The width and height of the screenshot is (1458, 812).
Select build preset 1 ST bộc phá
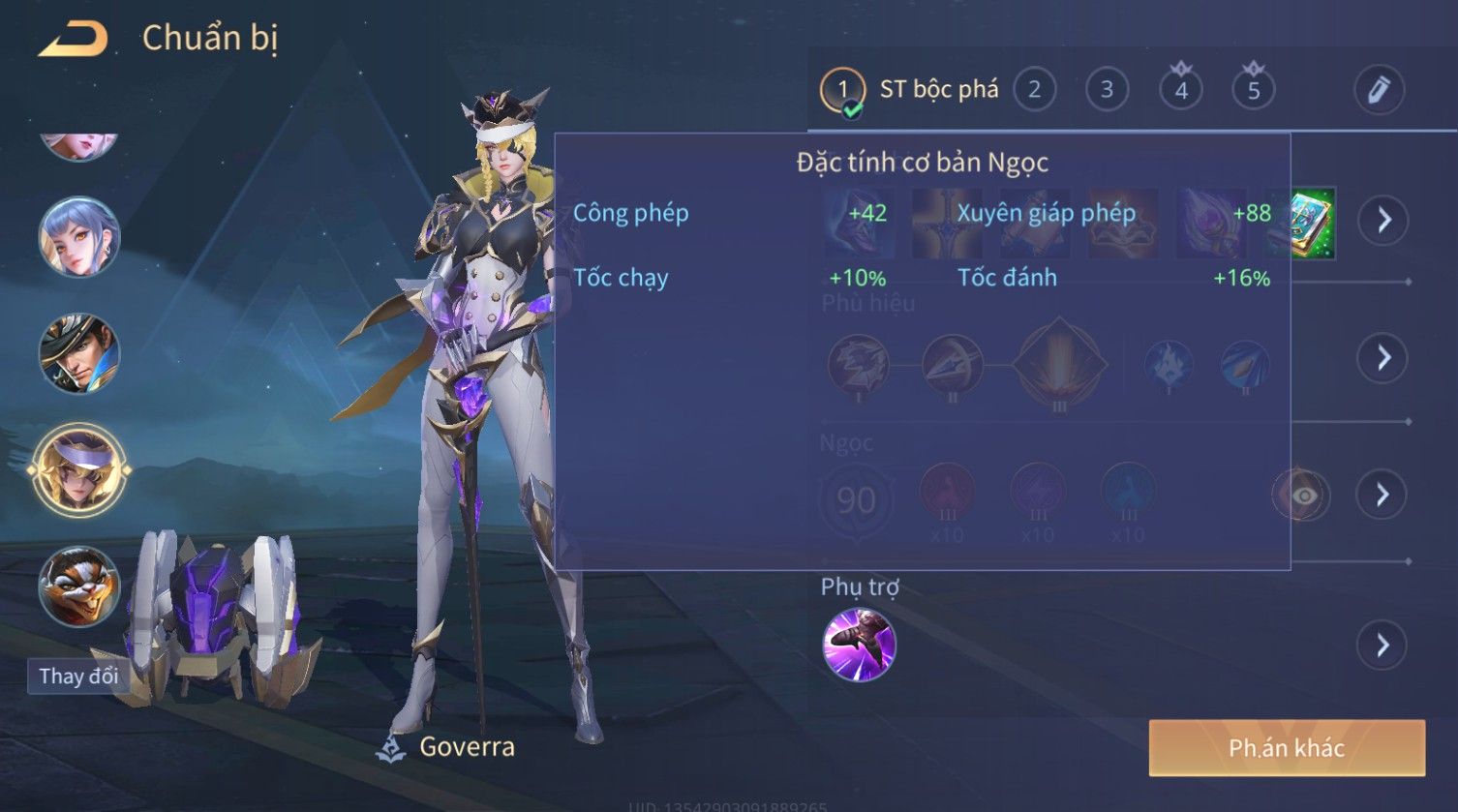pos(842,90)
